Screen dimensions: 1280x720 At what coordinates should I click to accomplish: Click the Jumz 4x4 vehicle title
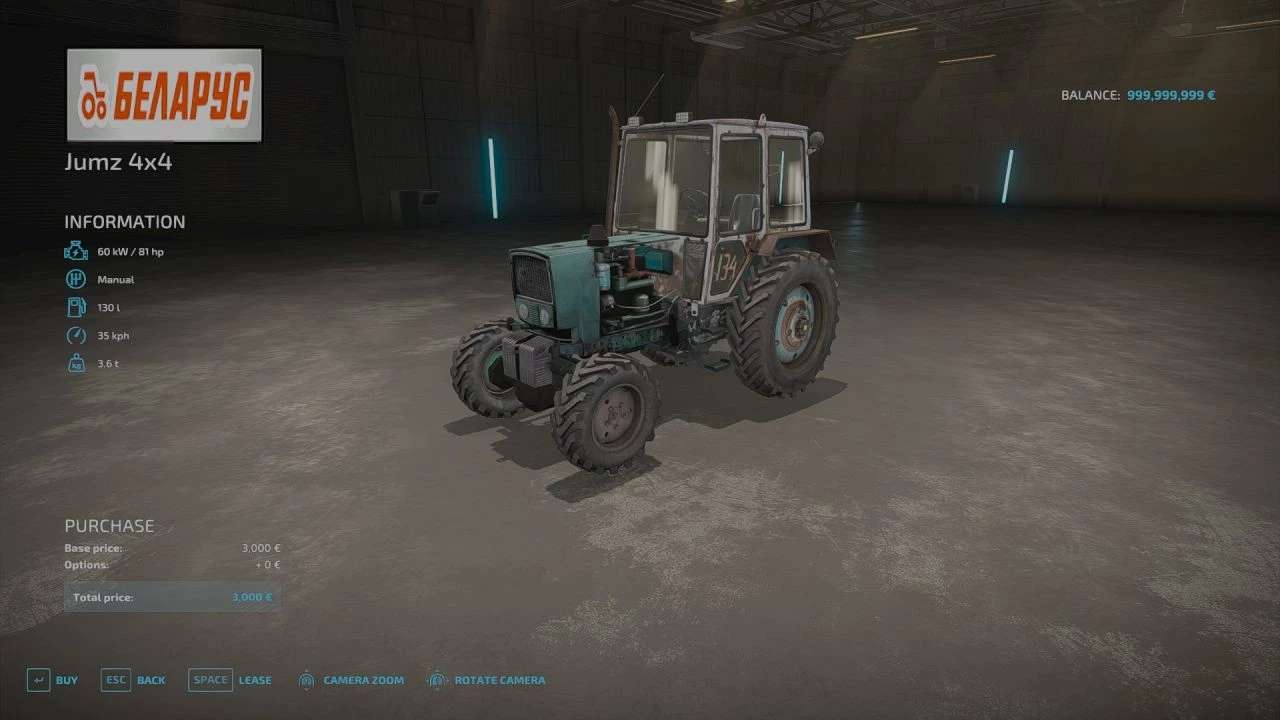pos(117,162)
